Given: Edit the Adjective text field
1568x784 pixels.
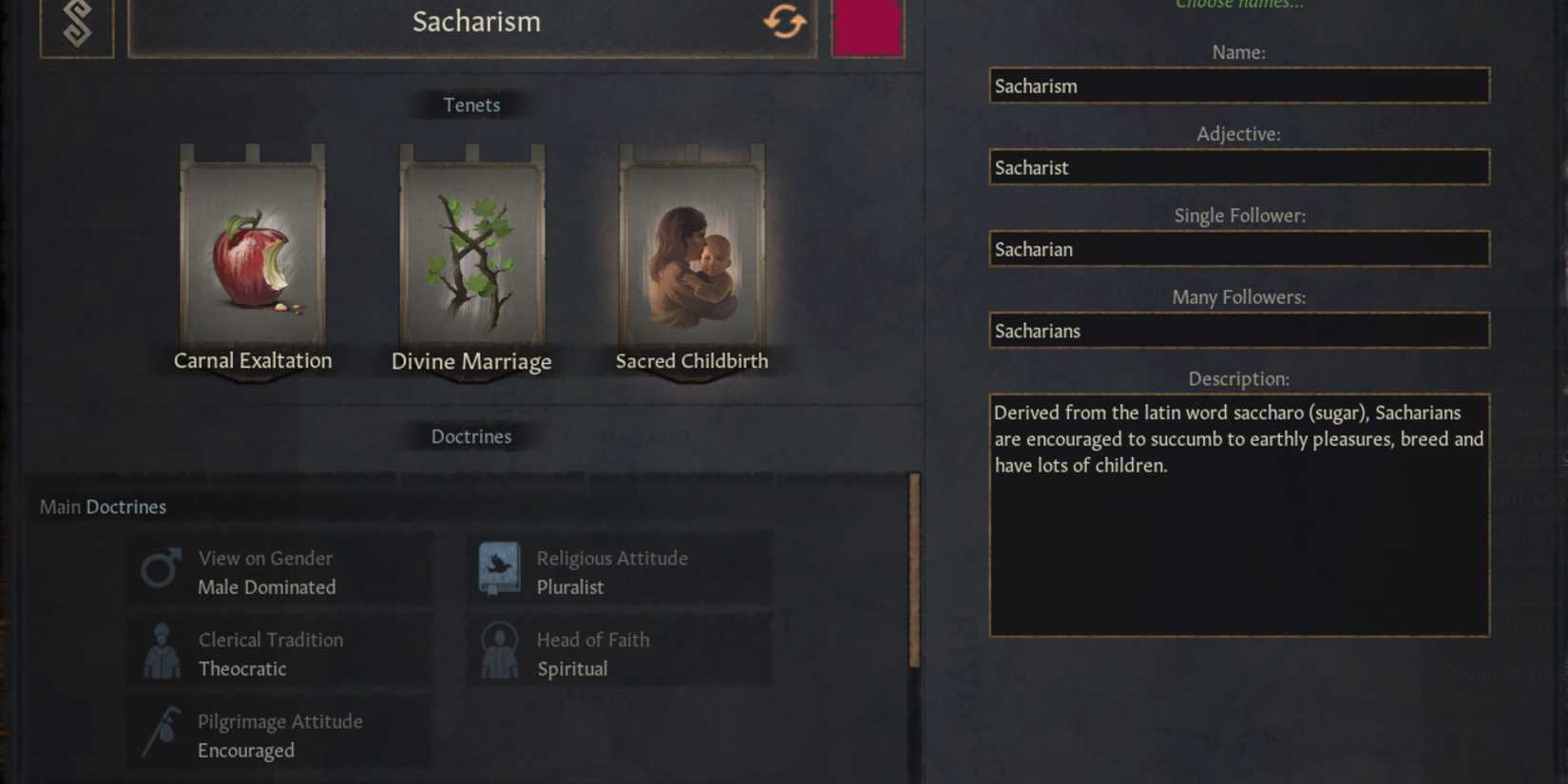Looking at the screenshot, I should coord(1238,167).
